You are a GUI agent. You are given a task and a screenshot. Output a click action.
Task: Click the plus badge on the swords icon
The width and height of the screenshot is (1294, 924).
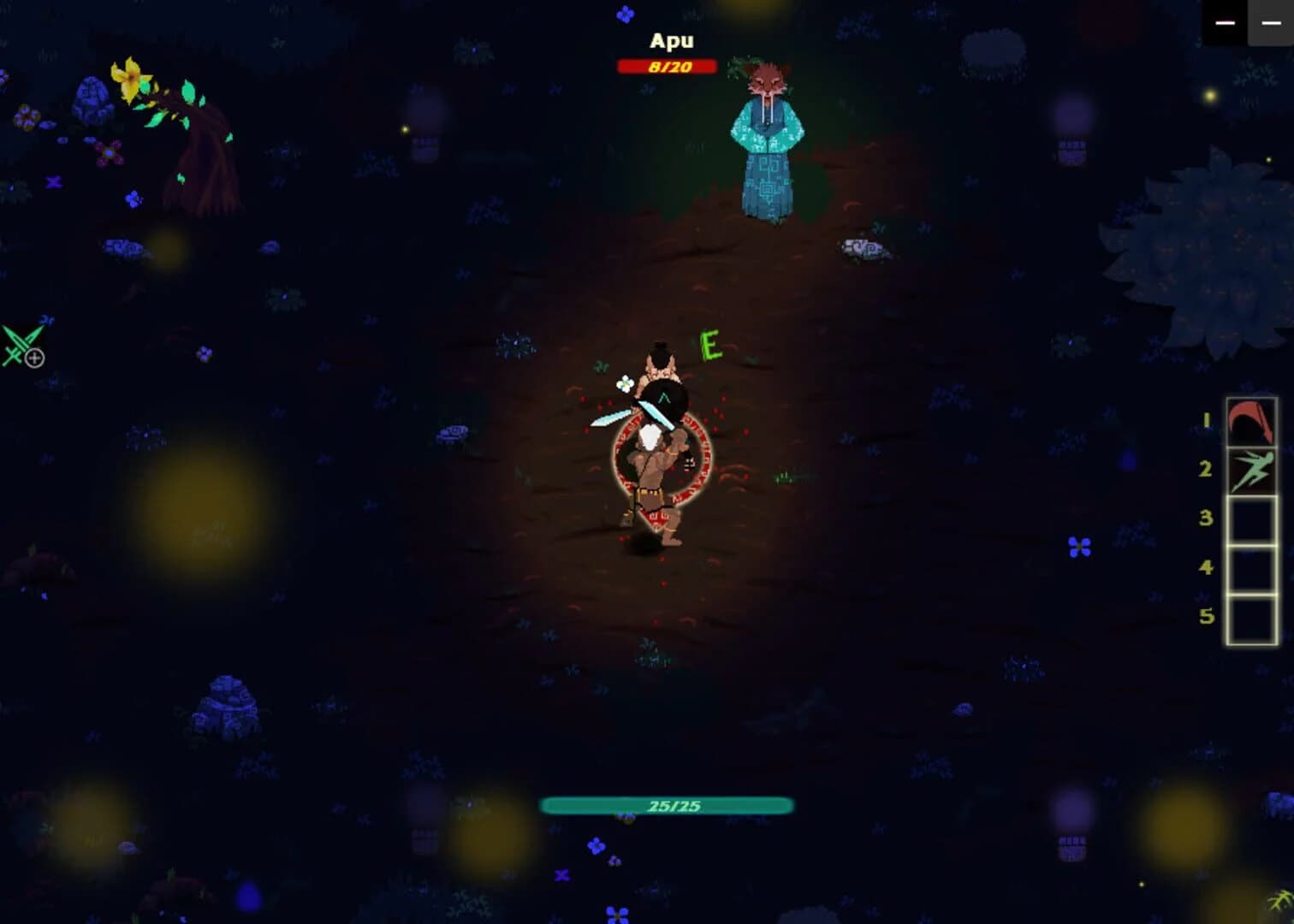click(33, 358)
